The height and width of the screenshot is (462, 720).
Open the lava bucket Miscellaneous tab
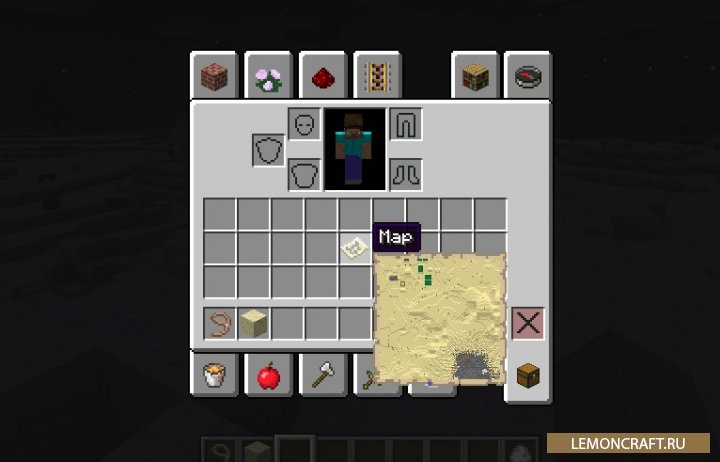[213, 376]
